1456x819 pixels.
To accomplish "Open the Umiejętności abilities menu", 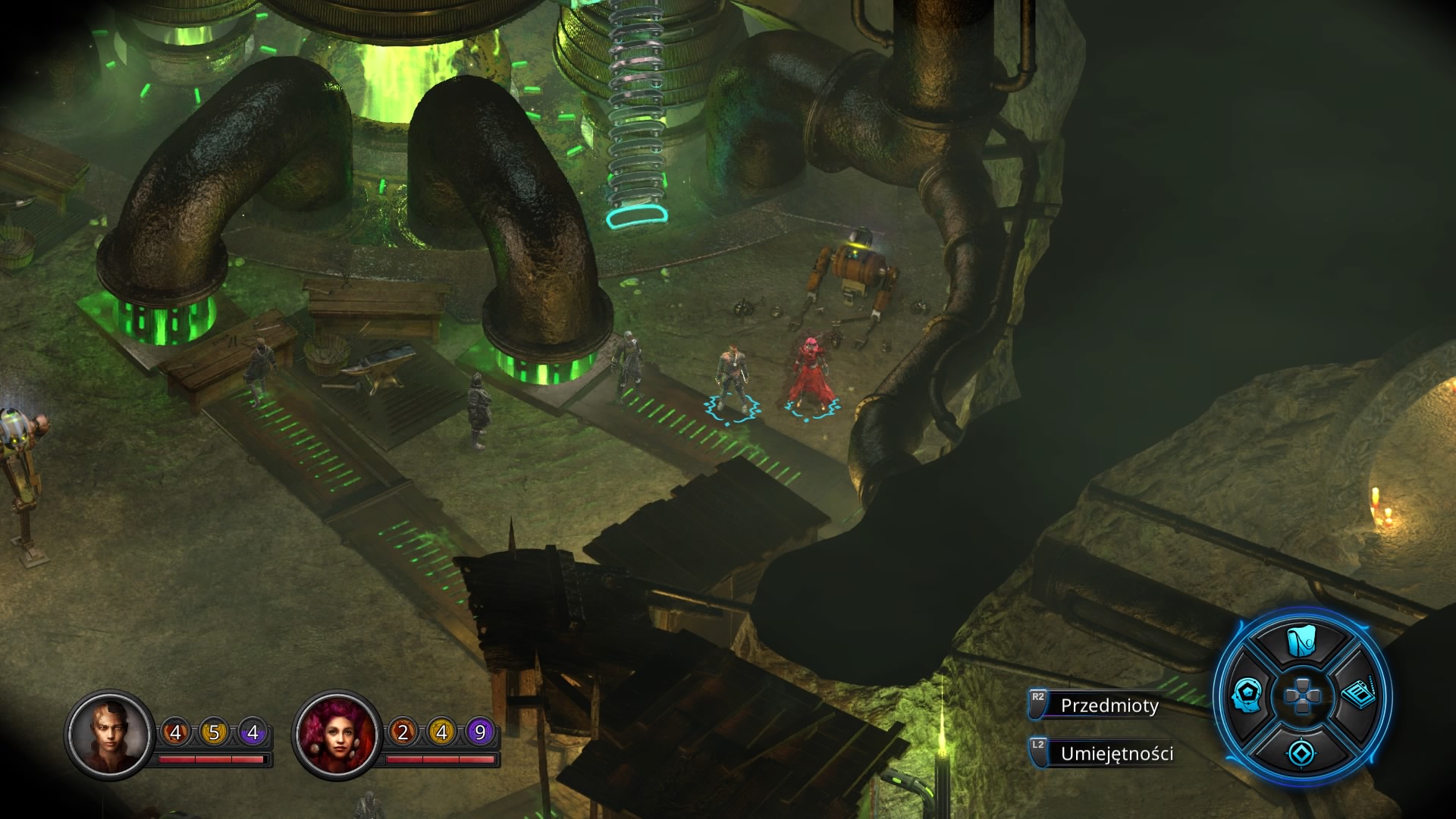I will tap(1116, 753).
